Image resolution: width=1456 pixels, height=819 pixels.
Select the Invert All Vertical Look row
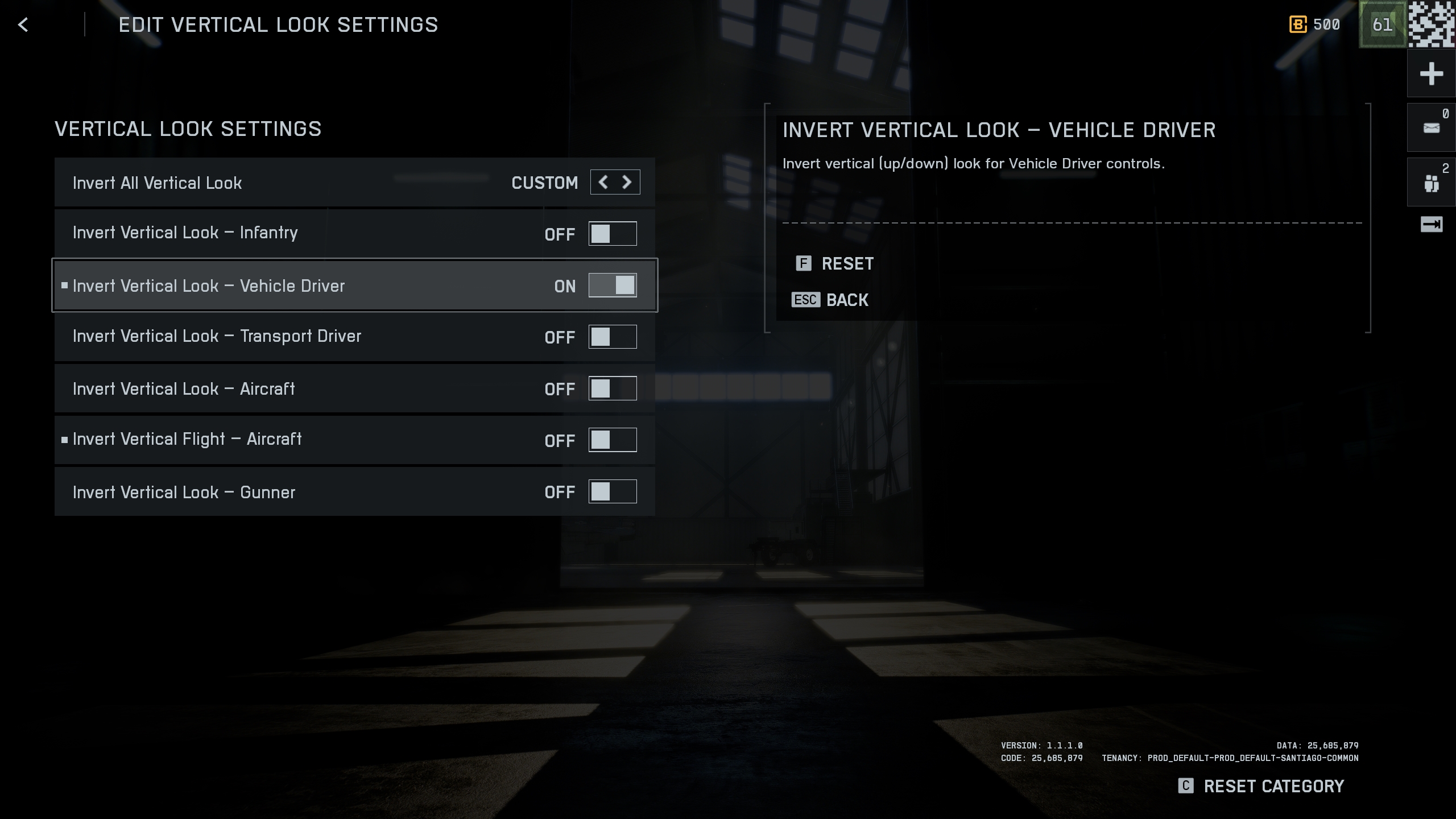[284, 183]
